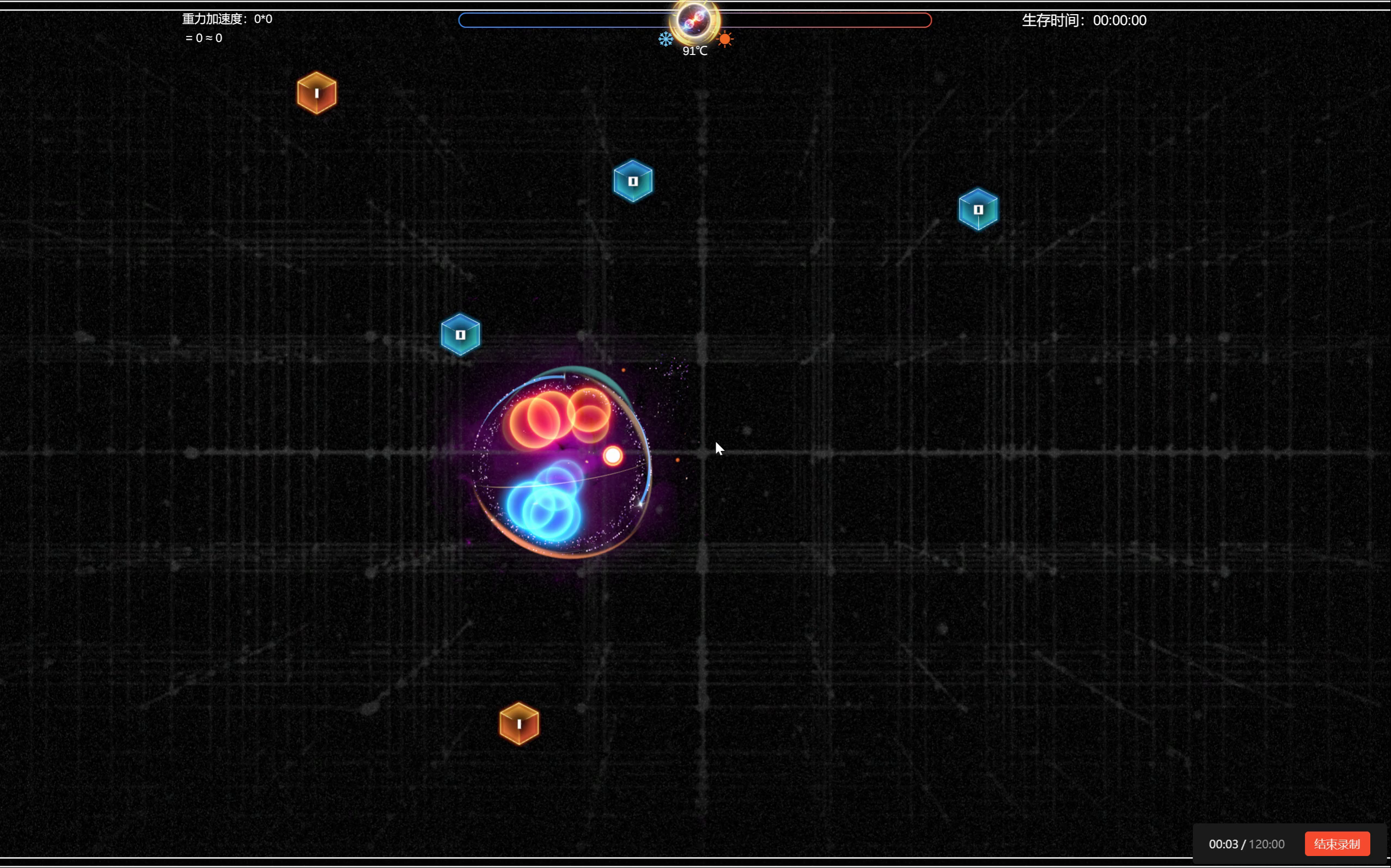Collect the blue cube on the right side
The image size is (1391, 868).
[x=978, y=209]
